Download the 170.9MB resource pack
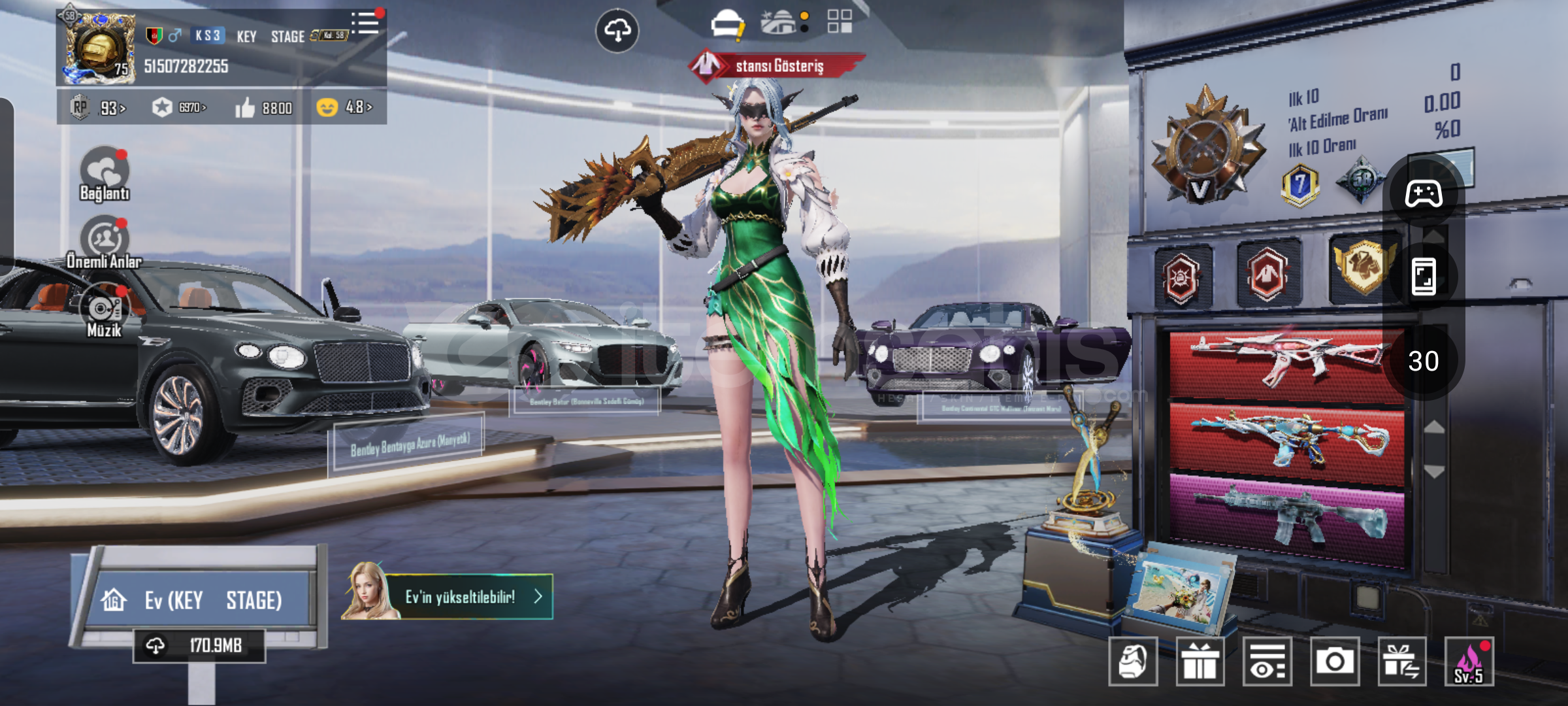1568x706 pixels. pos(199,646)
